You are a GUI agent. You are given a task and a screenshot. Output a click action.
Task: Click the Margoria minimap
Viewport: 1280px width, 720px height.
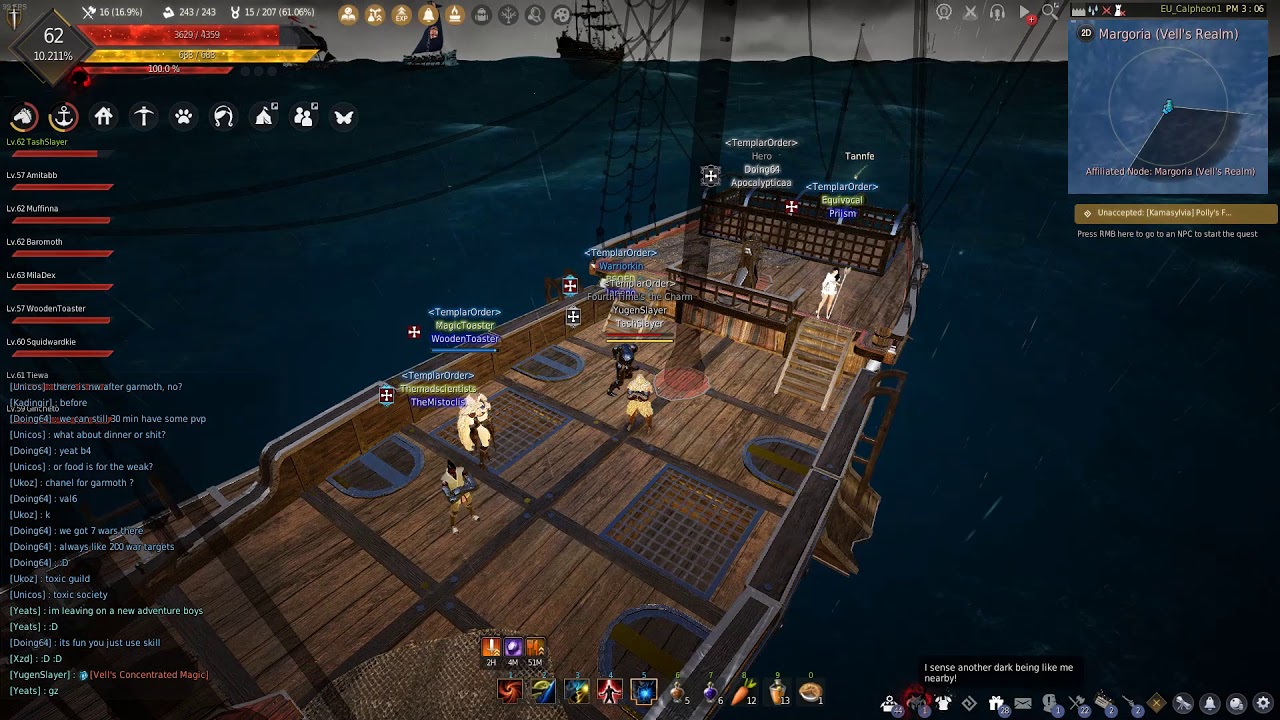coord(1168,110)
